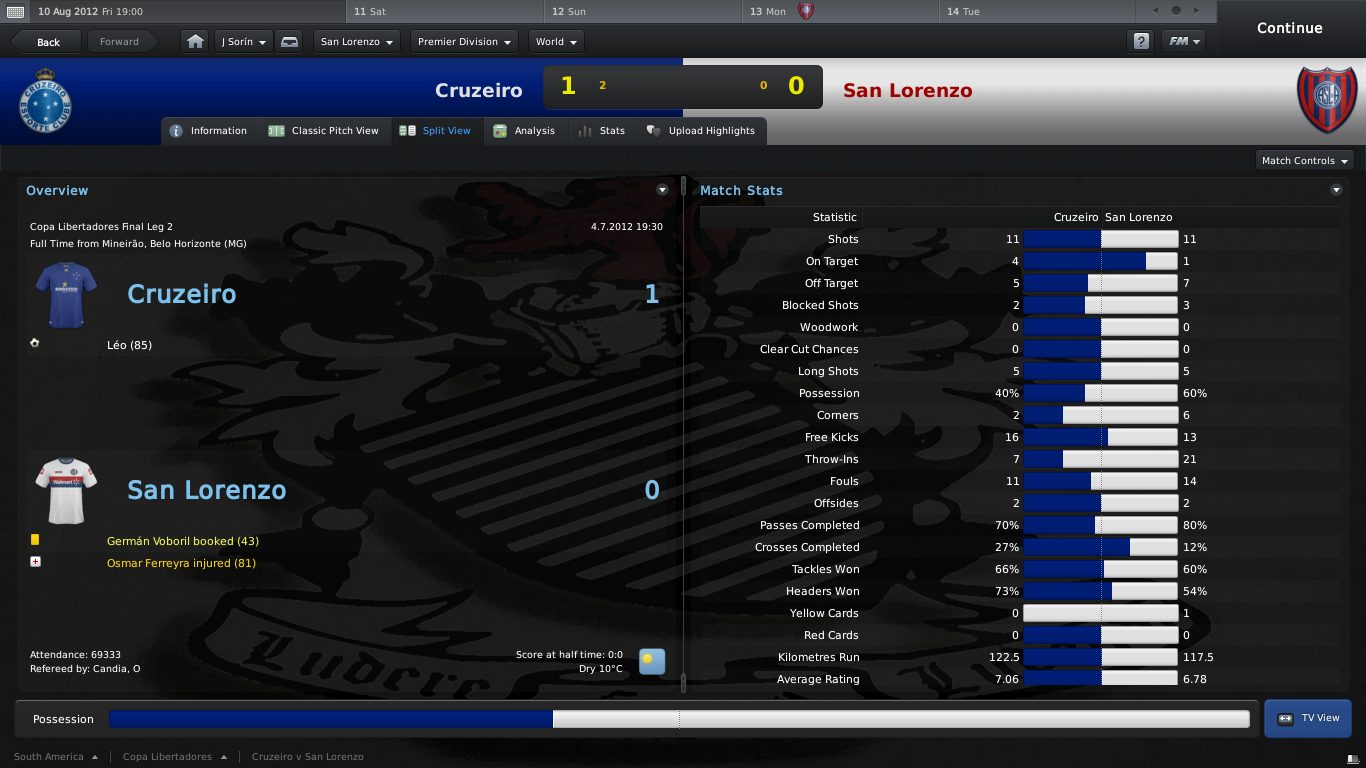Open the Match Controls dropdown
Screen dimensions: 1366x768
(1304, 161)
